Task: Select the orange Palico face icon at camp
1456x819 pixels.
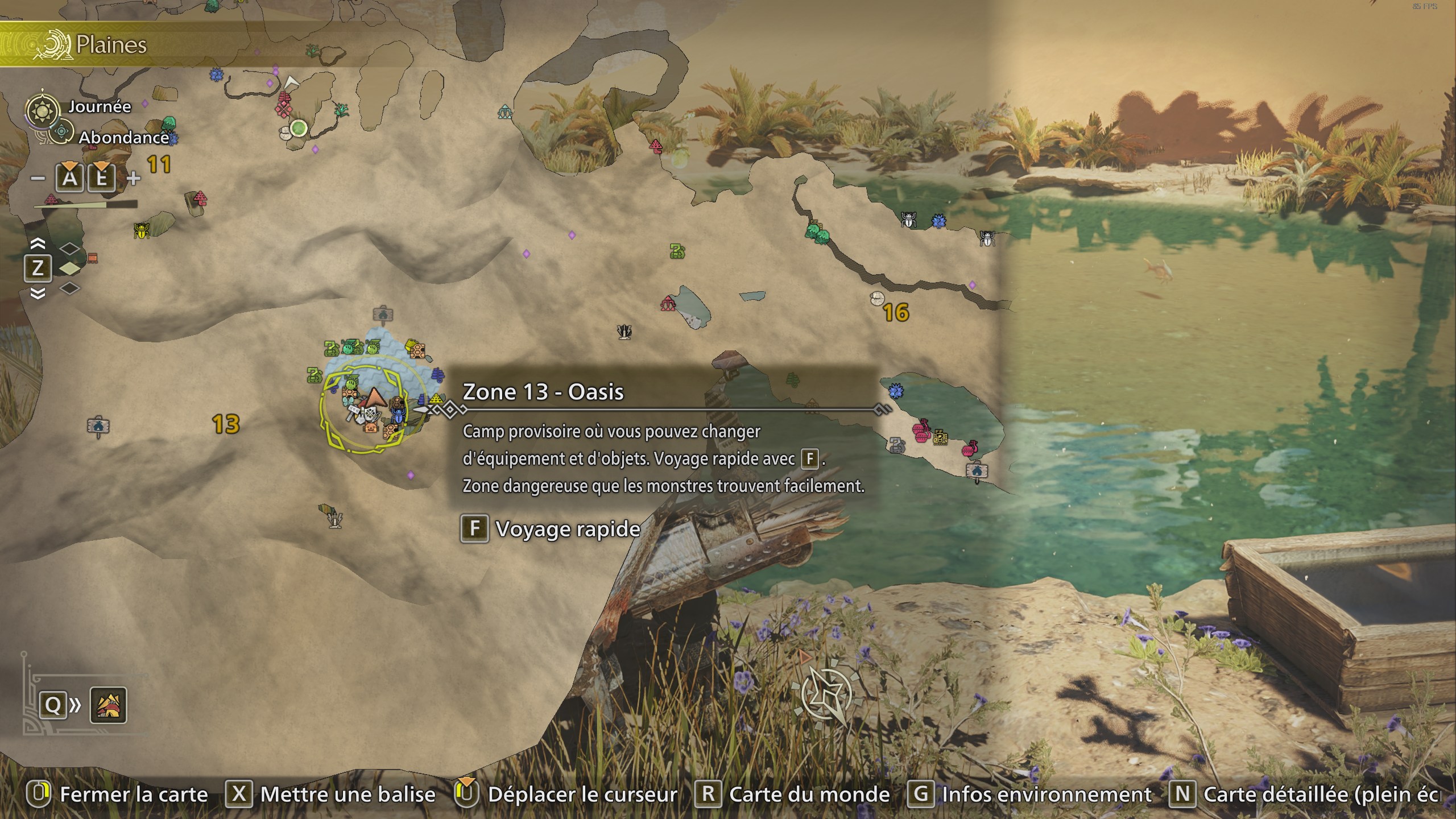Action: click(371, 429)
